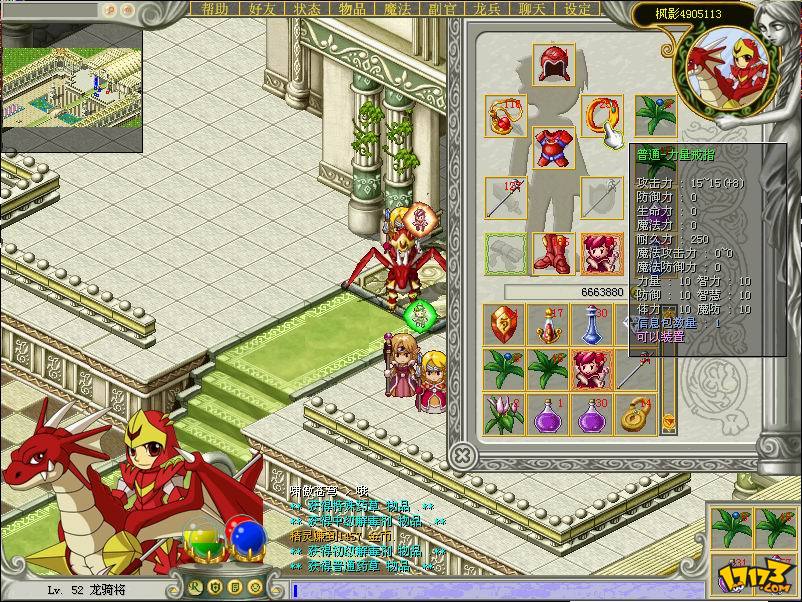The width and height of the screenshot is (802, 602).
Task: Select the gold power ring slot
Action: pyautogui.click(x=601, y=116)
